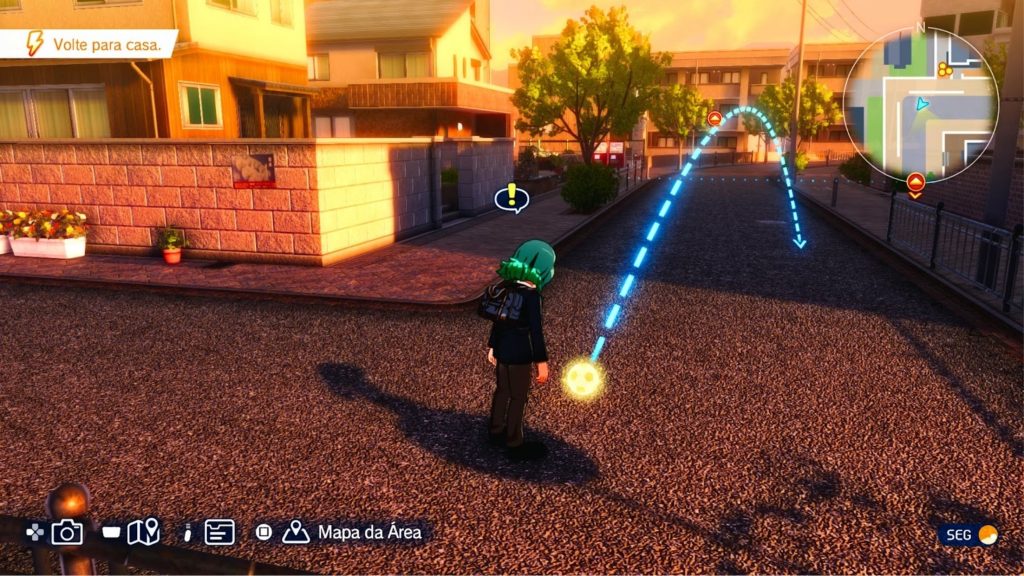Click the orange coin cluster marker on the minimap
The width and height of the screenshot is (1024, 576).
[x=944, y=69]
